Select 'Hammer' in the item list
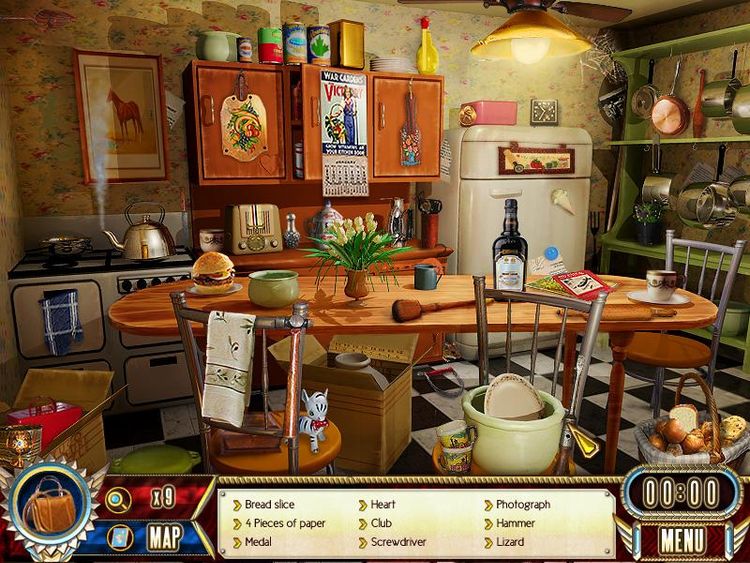The height and width of the screenshot is (563, 750). [516, 523]
